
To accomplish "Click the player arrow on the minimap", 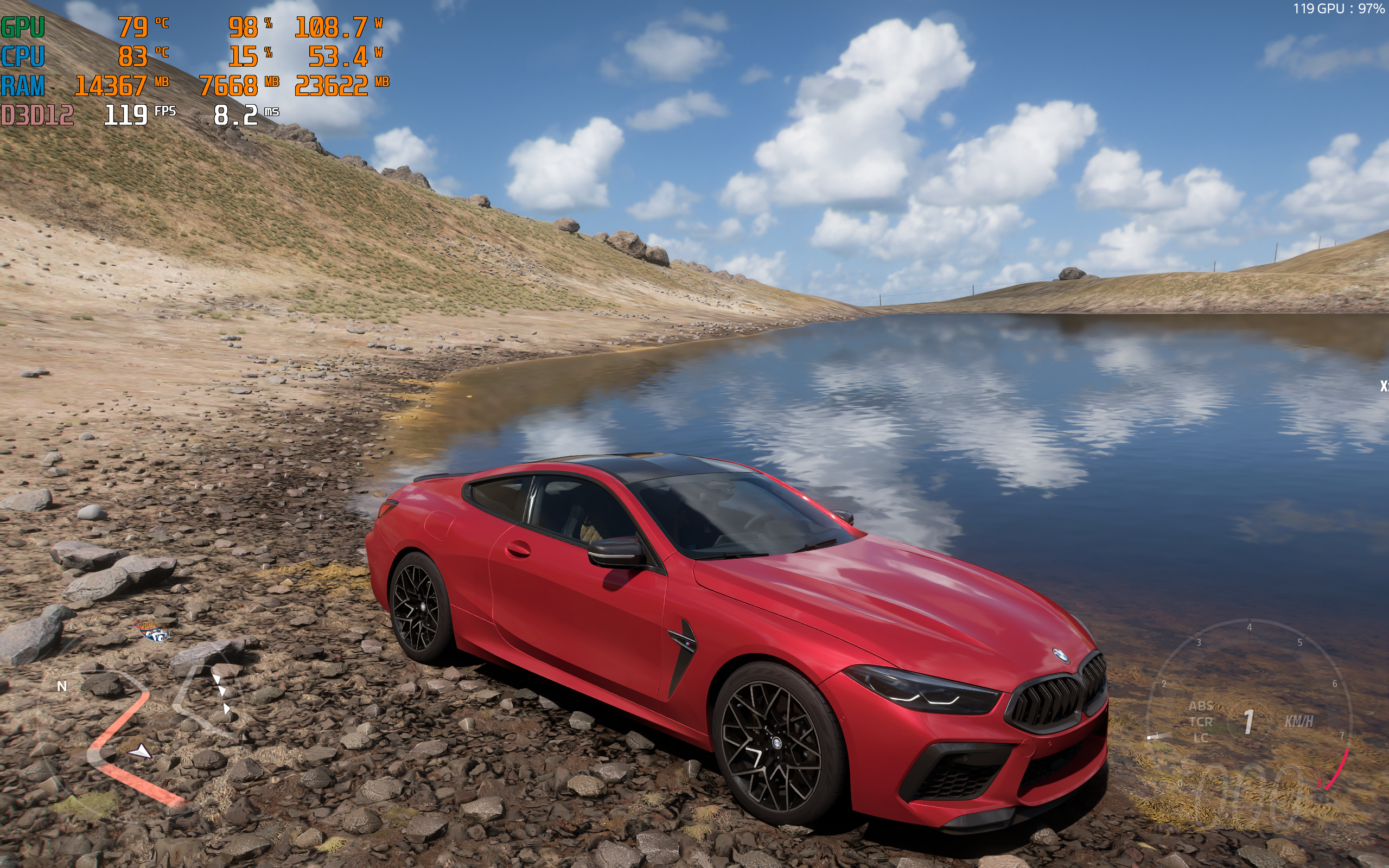I will 139,750.
